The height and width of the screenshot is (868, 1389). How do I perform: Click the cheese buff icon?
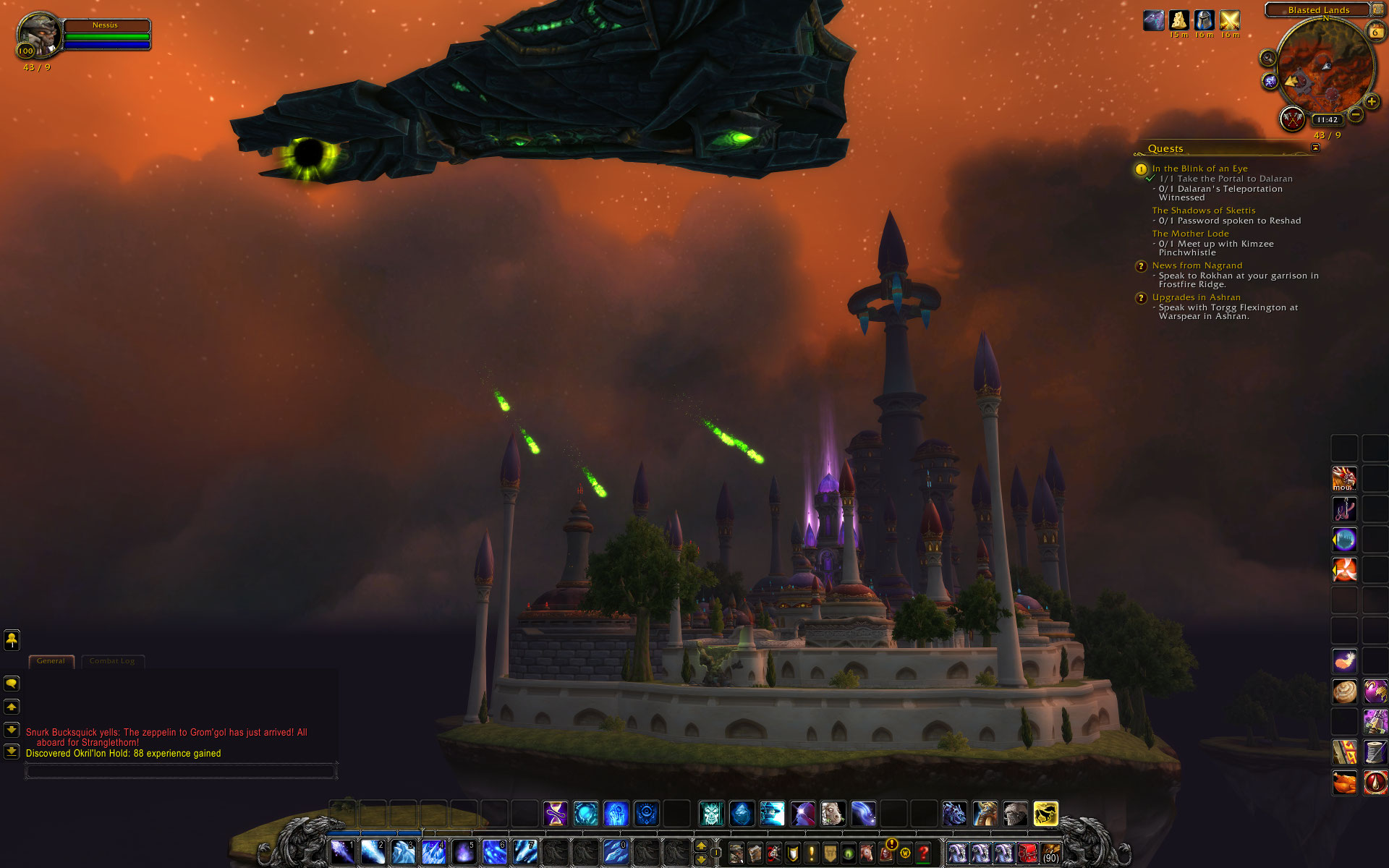click(1179, 20)
